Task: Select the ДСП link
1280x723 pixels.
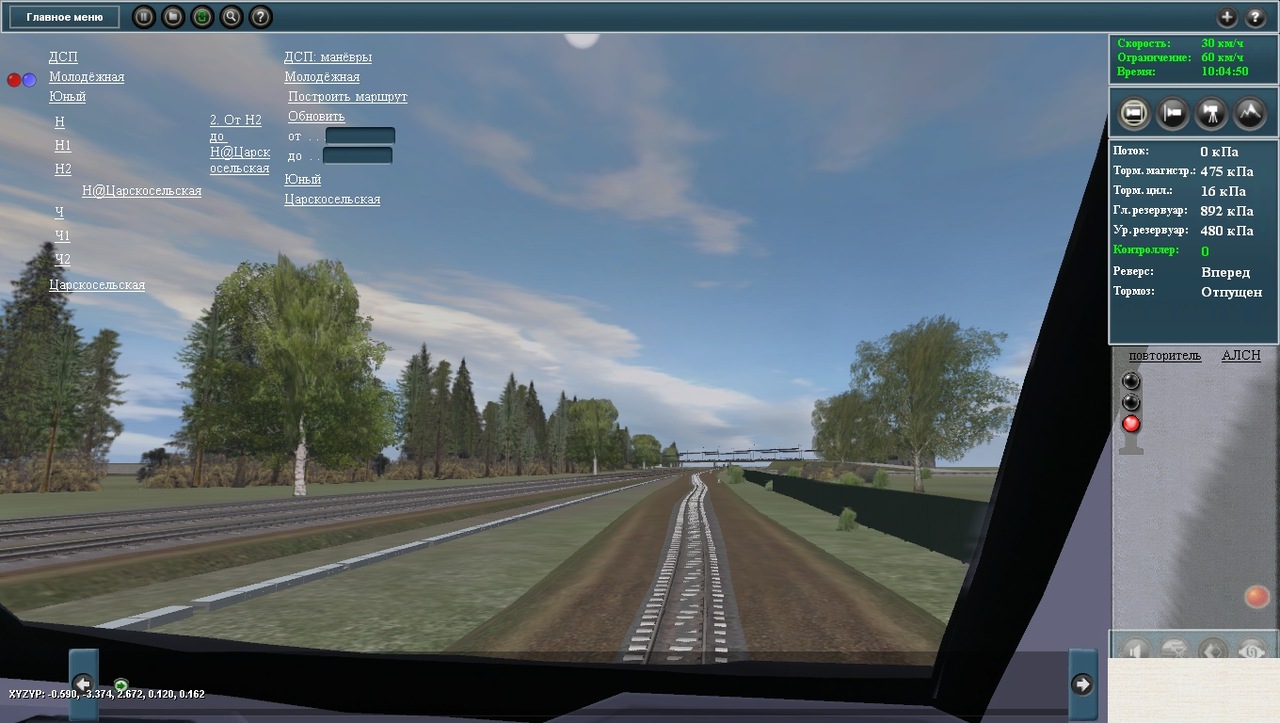Action: click(63, 57)
